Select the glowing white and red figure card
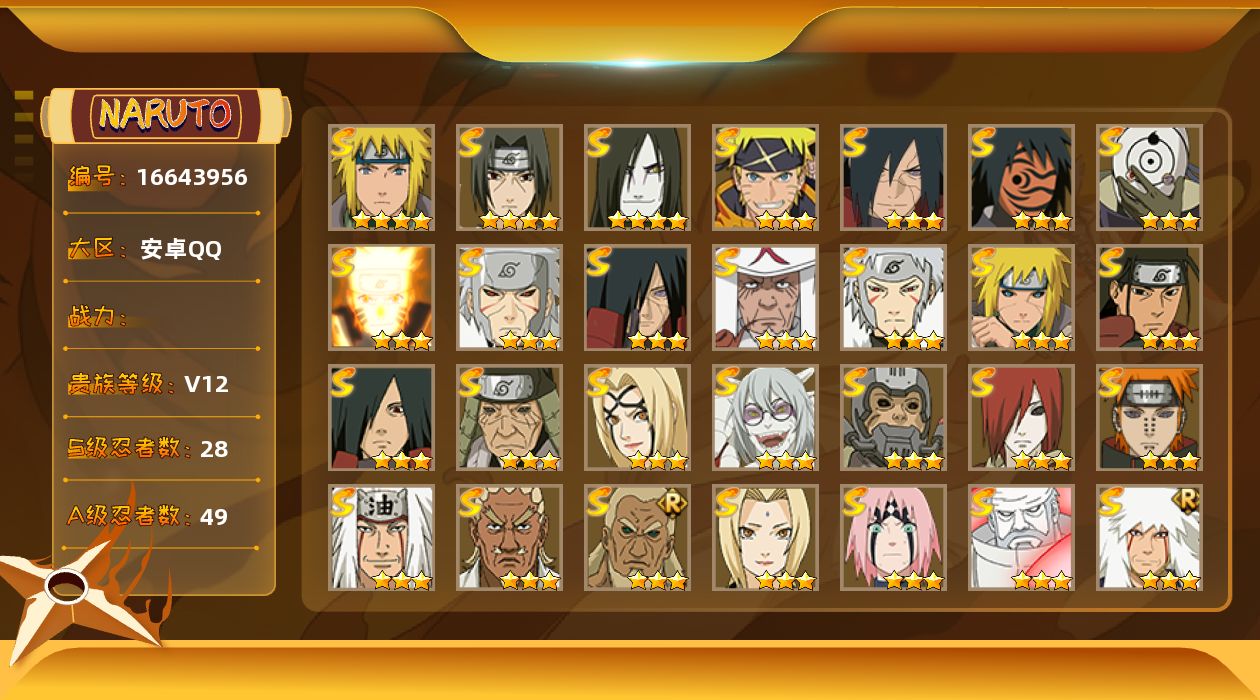The width and height of the screenshot is (1260, 700). click(x=1022, y=538)
